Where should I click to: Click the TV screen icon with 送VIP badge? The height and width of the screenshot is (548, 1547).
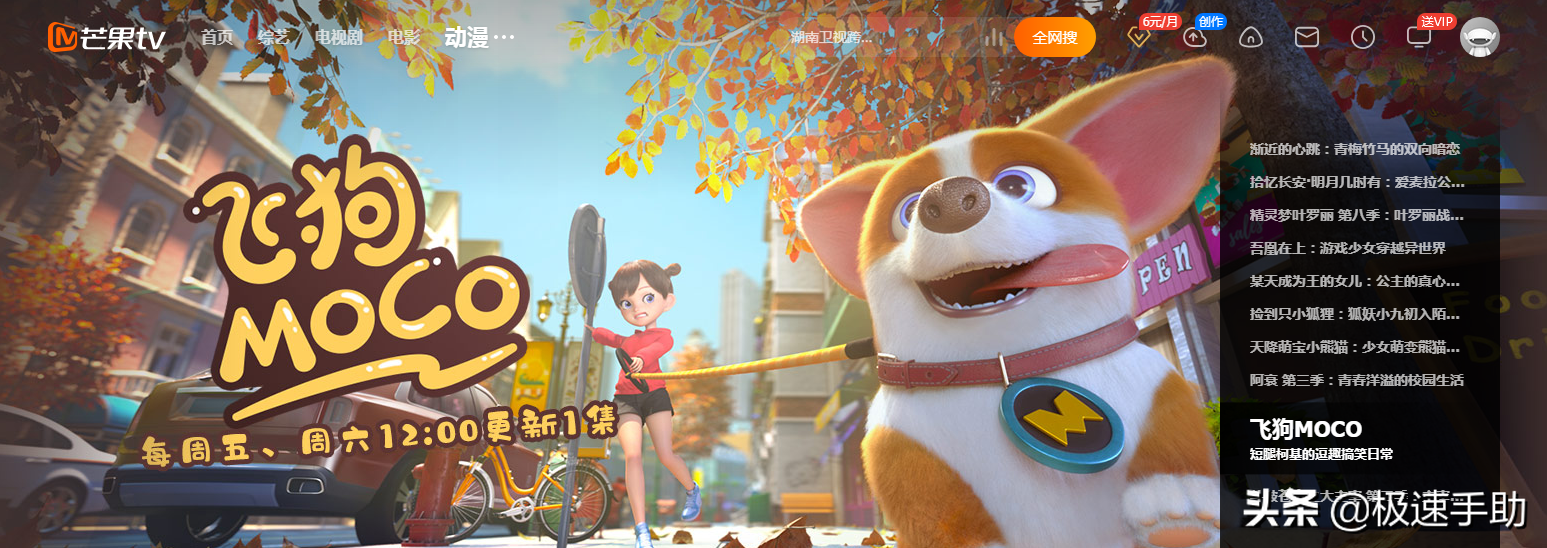[1418, 37]
